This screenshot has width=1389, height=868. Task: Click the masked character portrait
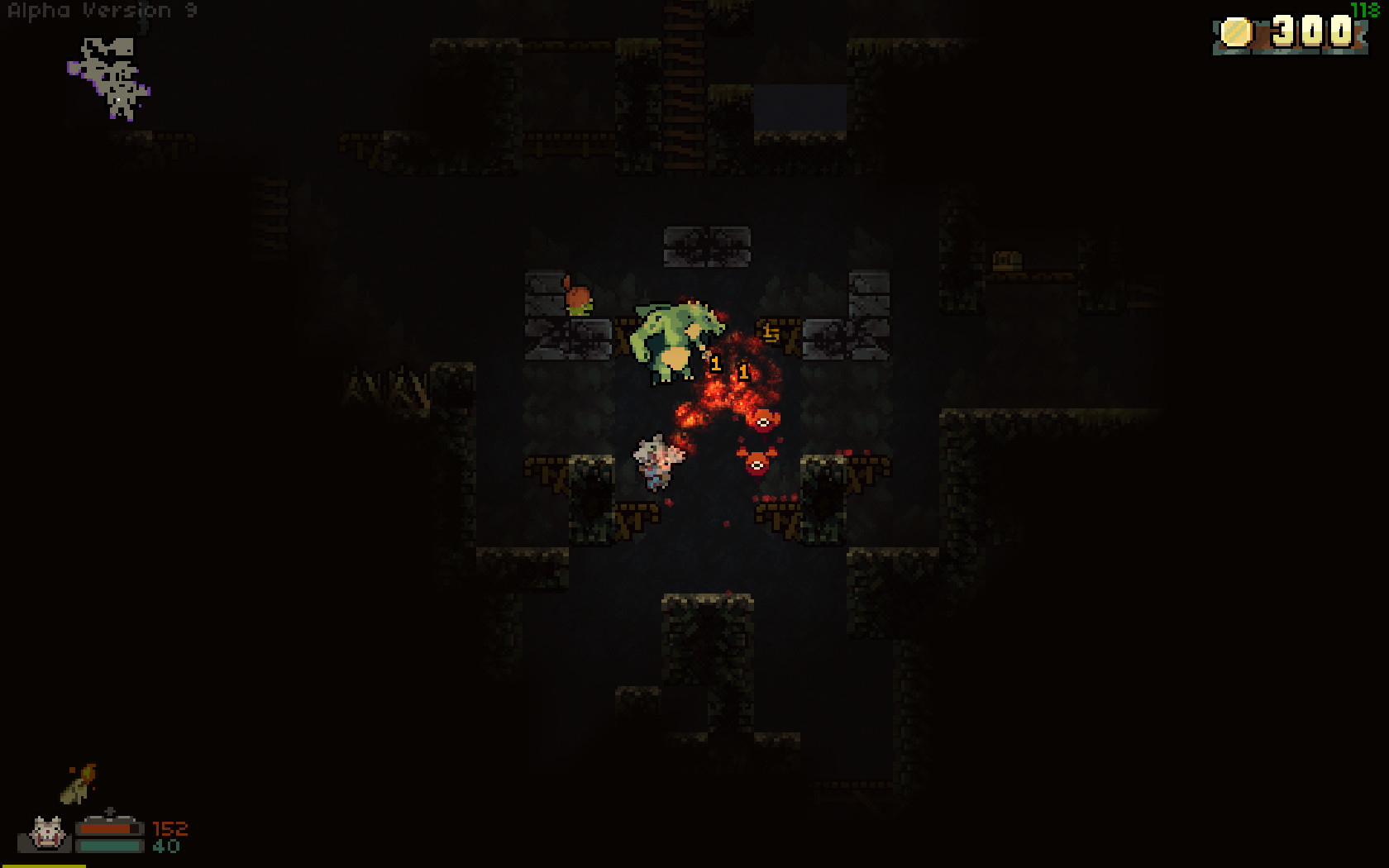(x=47, y=833)
